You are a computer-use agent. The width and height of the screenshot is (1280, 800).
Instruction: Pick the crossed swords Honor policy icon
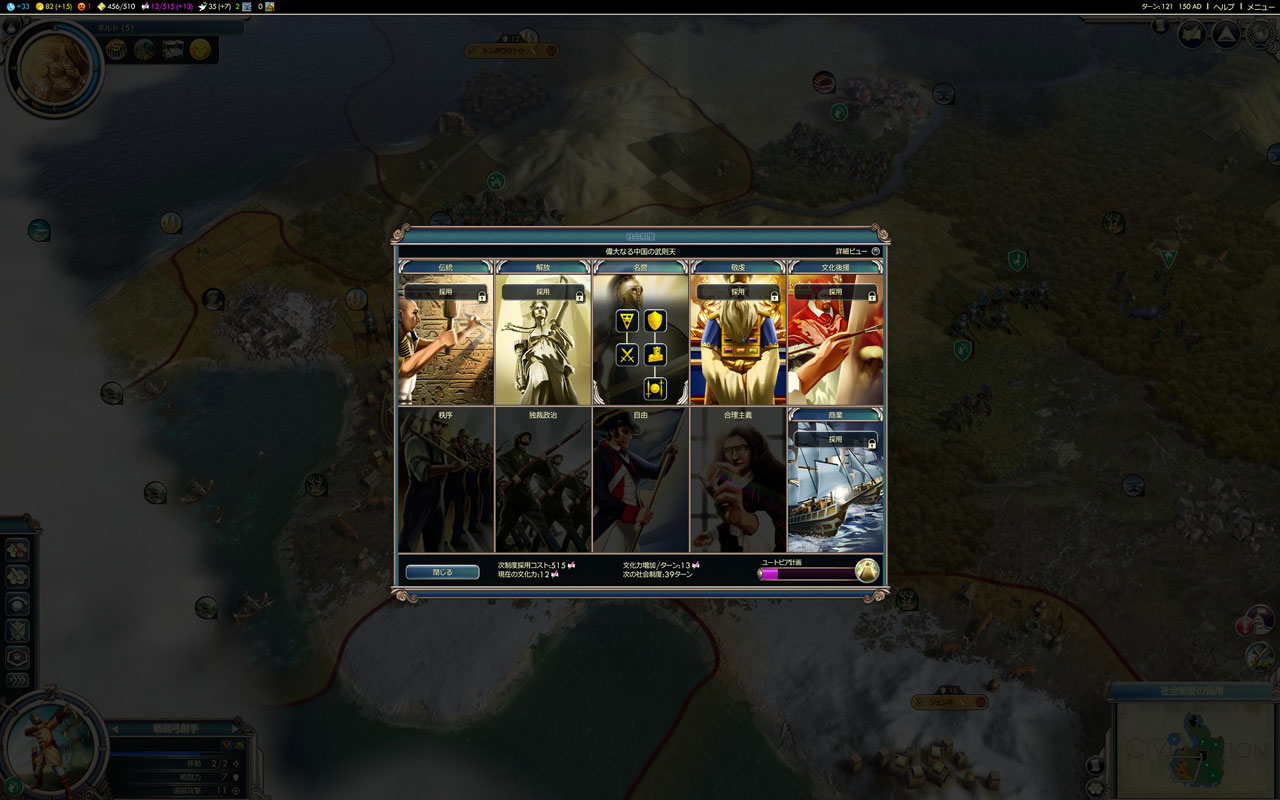click(x=627, y=354)
